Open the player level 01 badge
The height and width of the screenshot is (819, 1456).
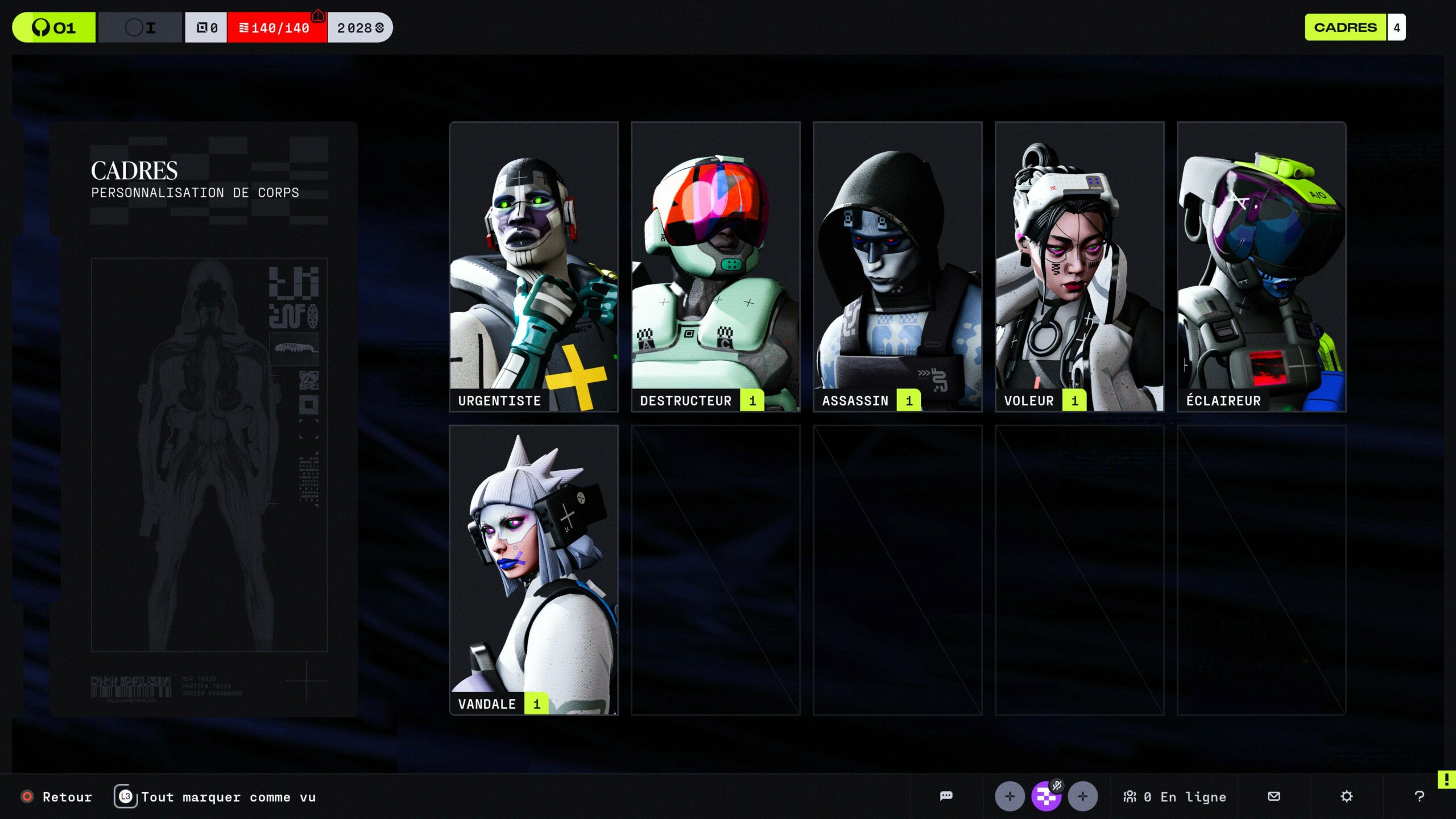click(x=54, y=27)
